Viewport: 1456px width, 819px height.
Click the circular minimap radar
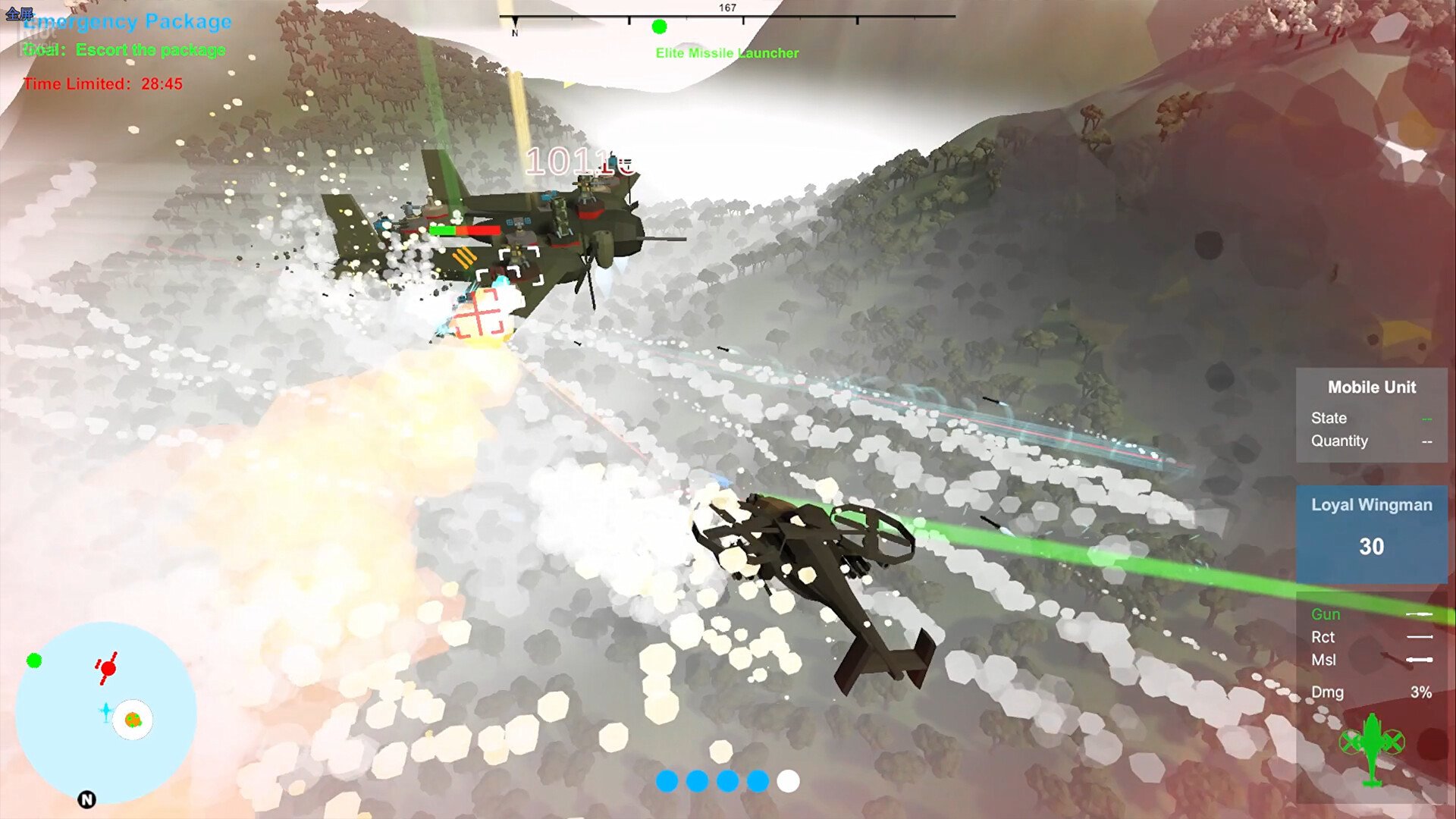coord(105,712)
